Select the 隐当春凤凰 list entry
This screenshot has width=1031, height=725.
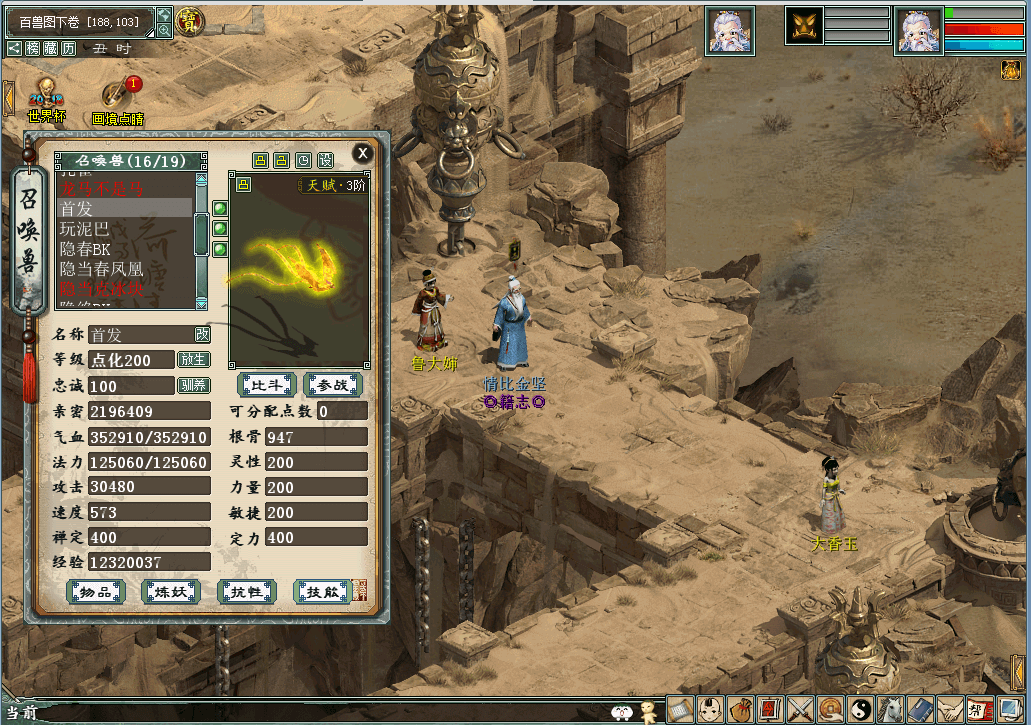click(x=101, y=269)
